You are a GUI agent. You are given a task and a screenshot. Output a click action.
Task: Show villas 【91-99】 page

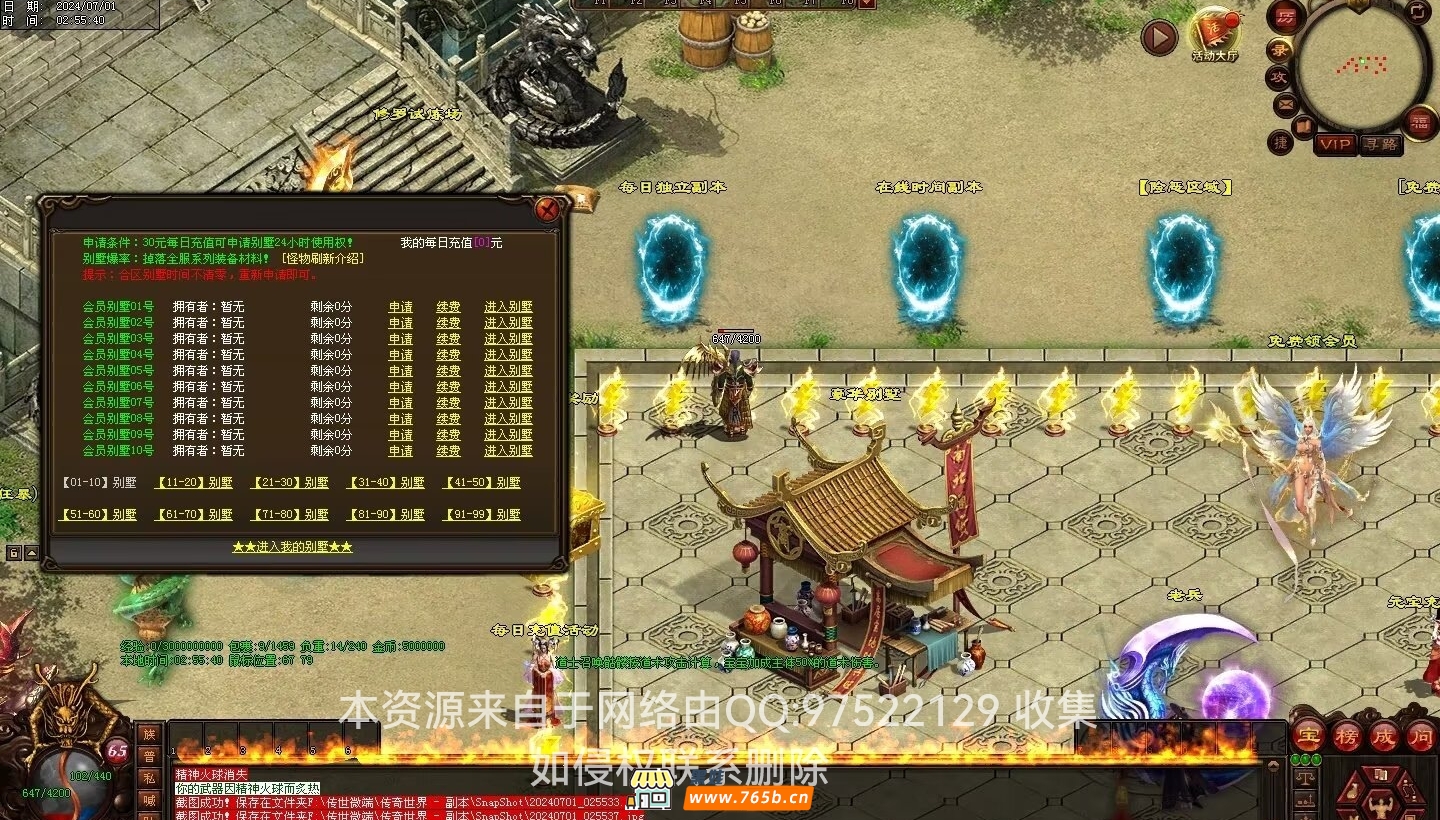pyautogui.click(x=482, y=515)
